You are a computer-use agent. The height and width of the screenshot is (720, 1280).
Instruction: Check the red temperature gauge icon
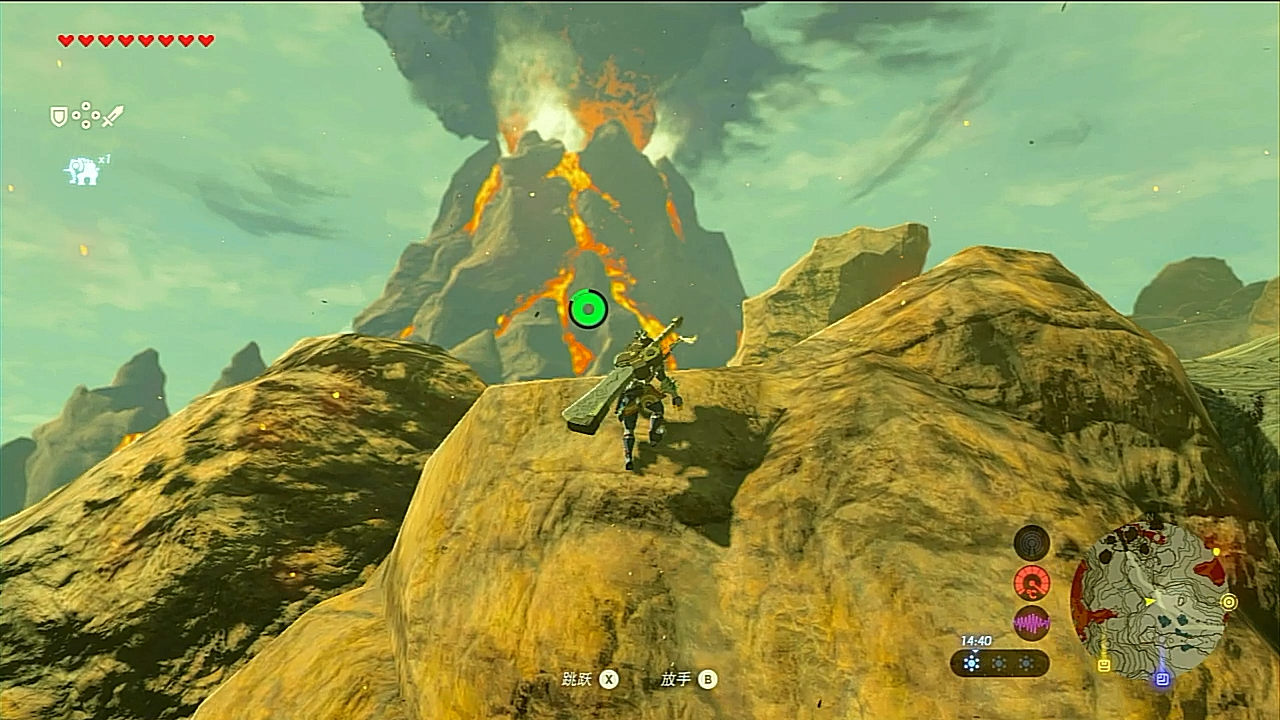(x=1031, y=583)
